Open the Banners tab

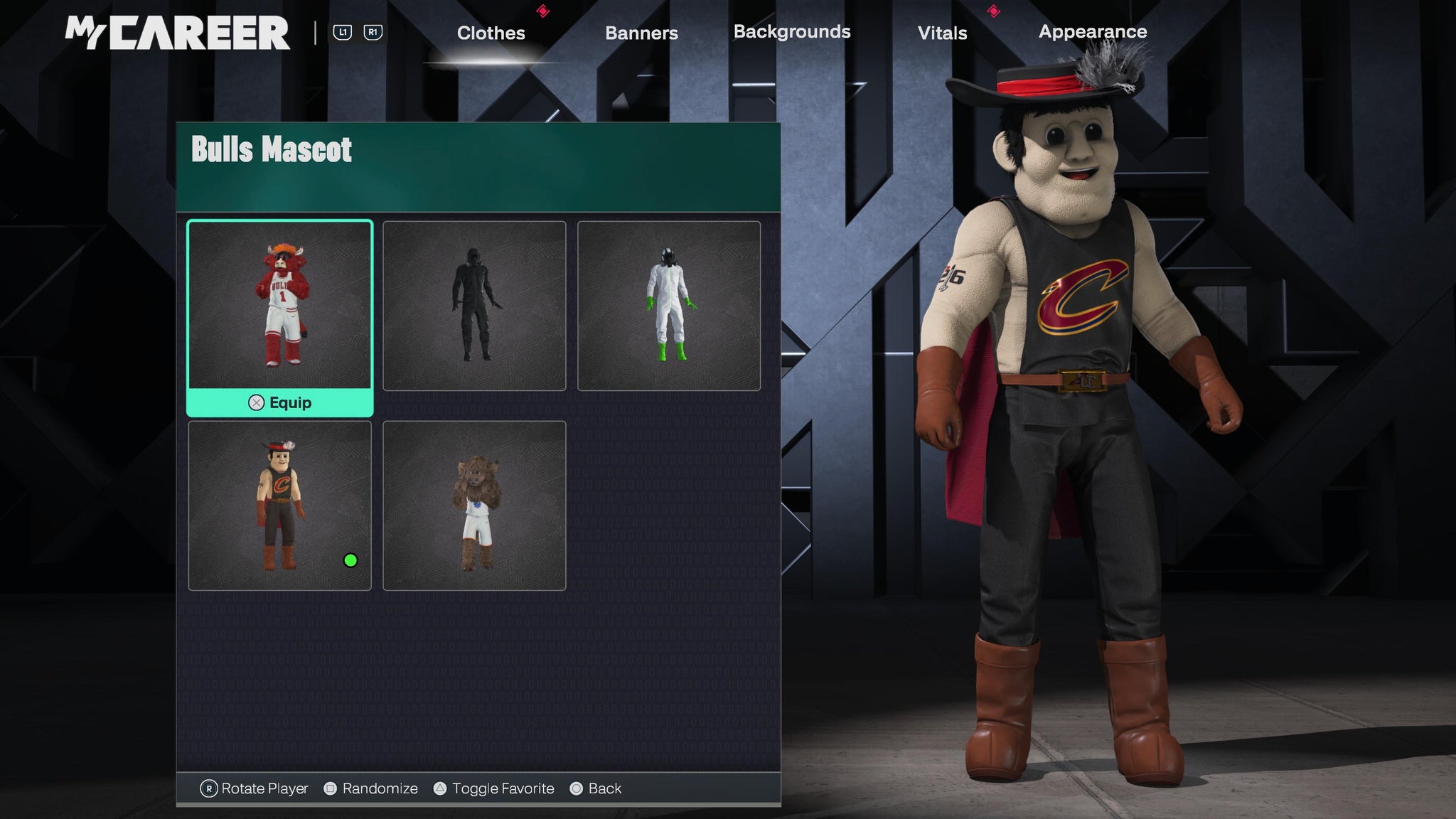click(641, 33)
